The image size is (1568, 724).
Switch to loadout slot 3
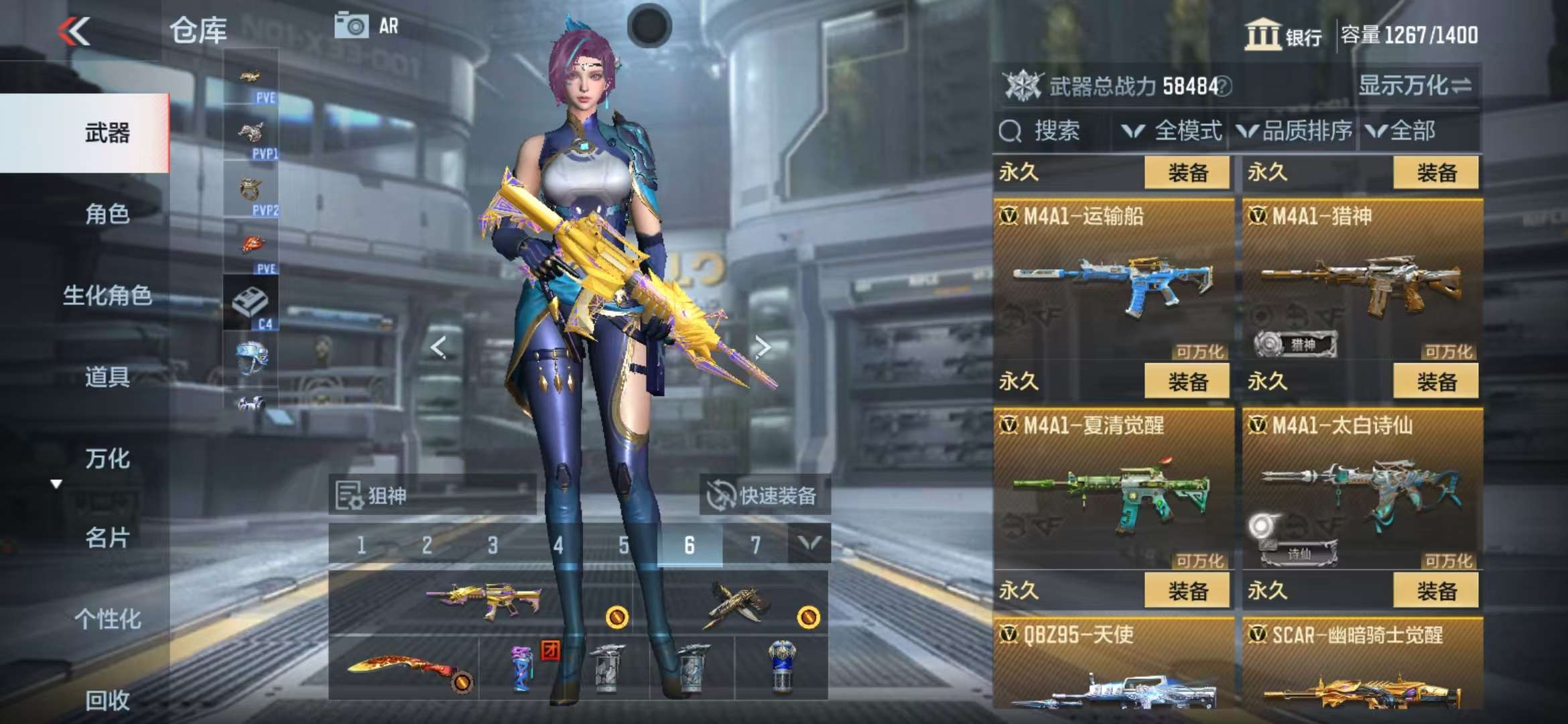pyautogui.click(x=493, y=545)
